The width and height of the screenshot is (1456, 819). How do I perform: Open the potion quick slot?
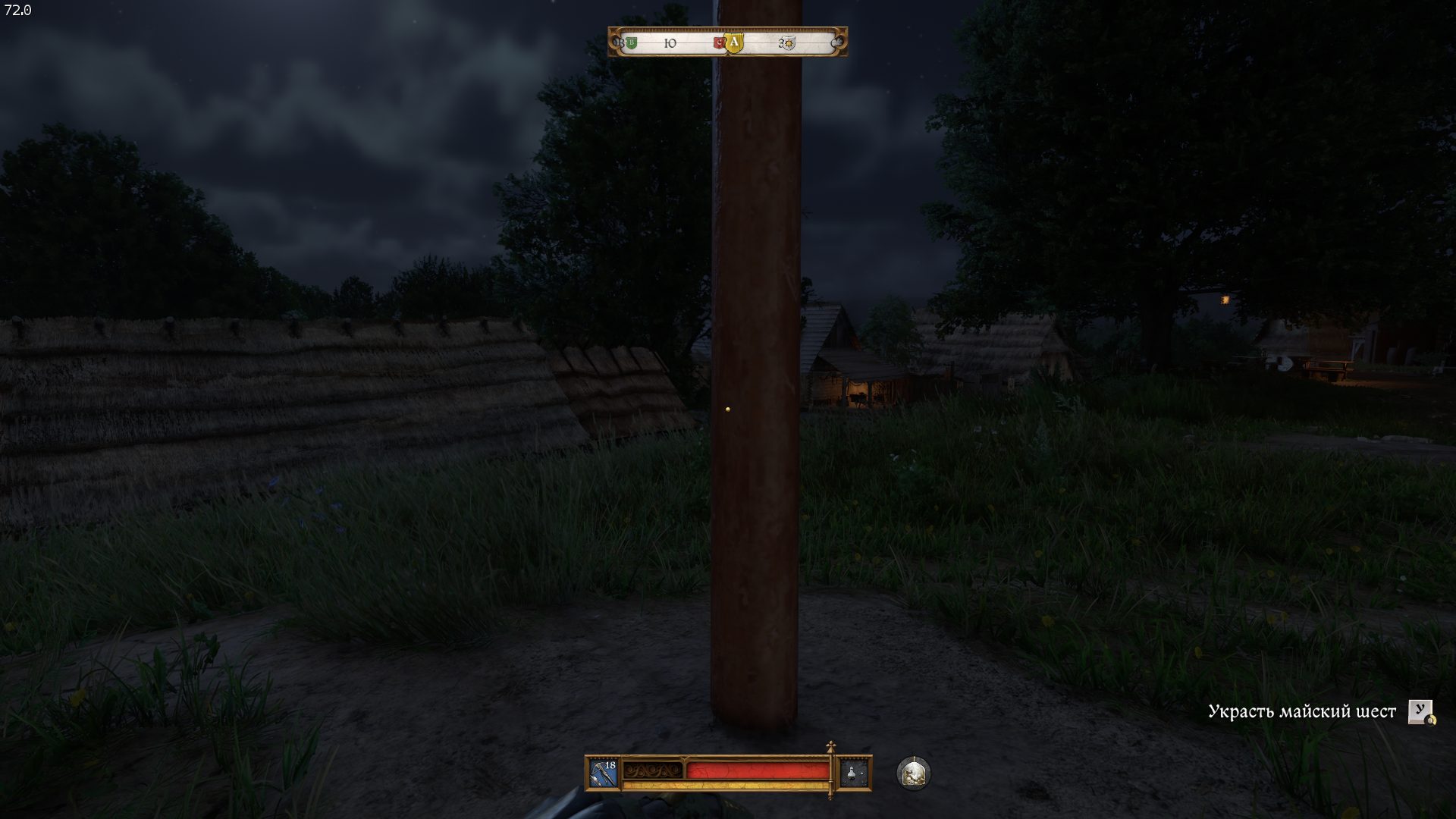855,773
